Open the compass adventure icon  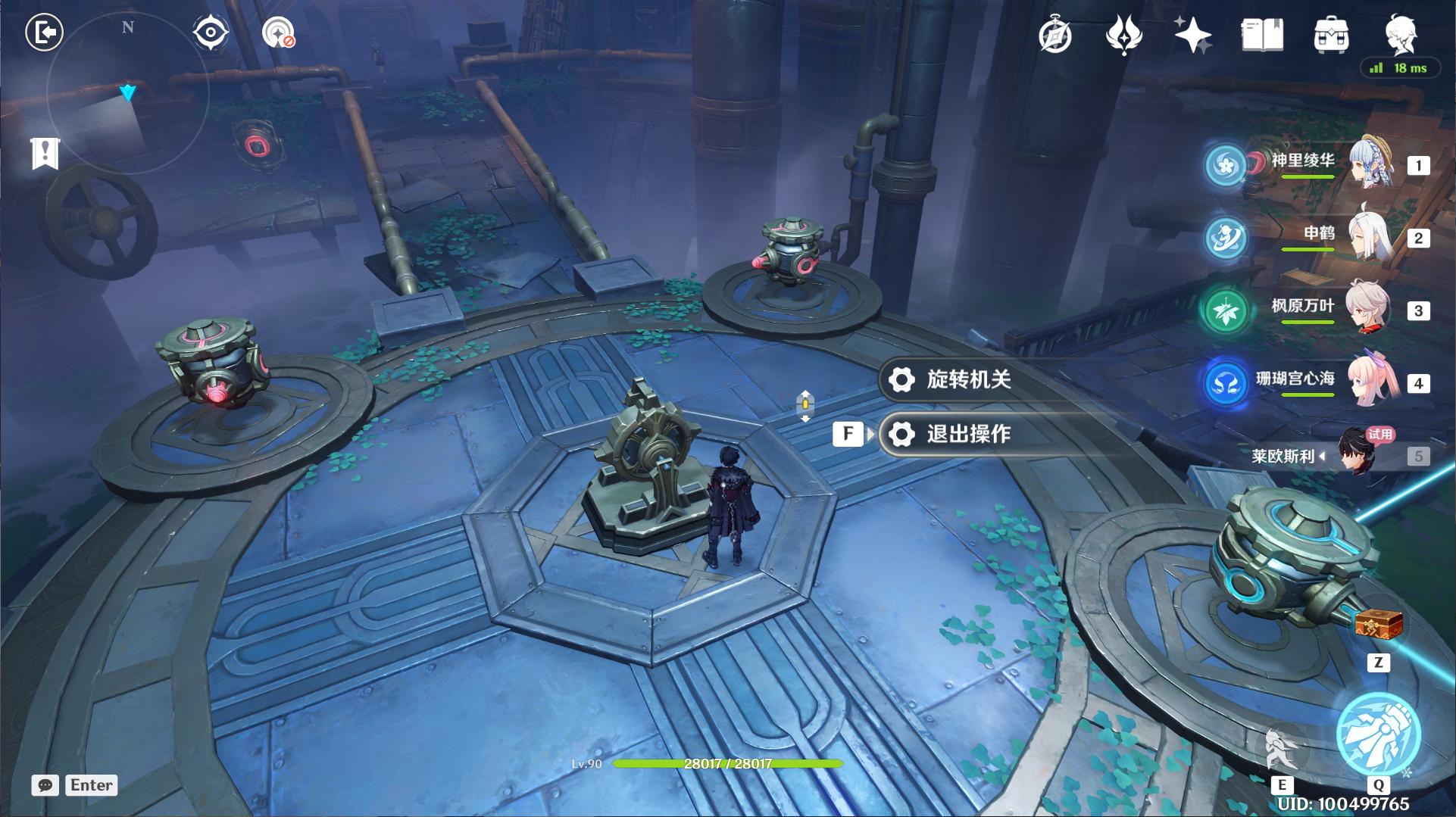1055,36
